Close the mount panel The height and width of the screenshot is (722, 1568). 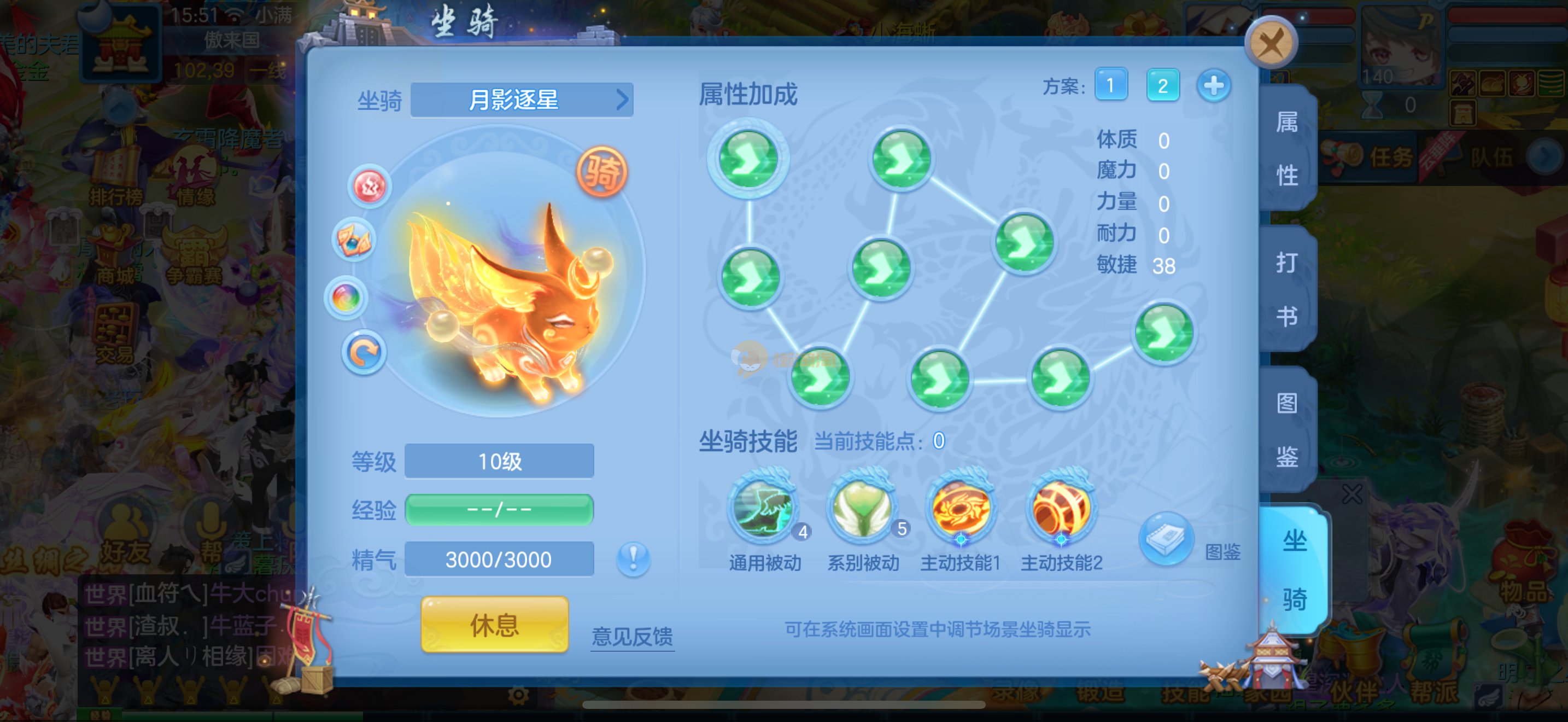(x=1271, y=44)
